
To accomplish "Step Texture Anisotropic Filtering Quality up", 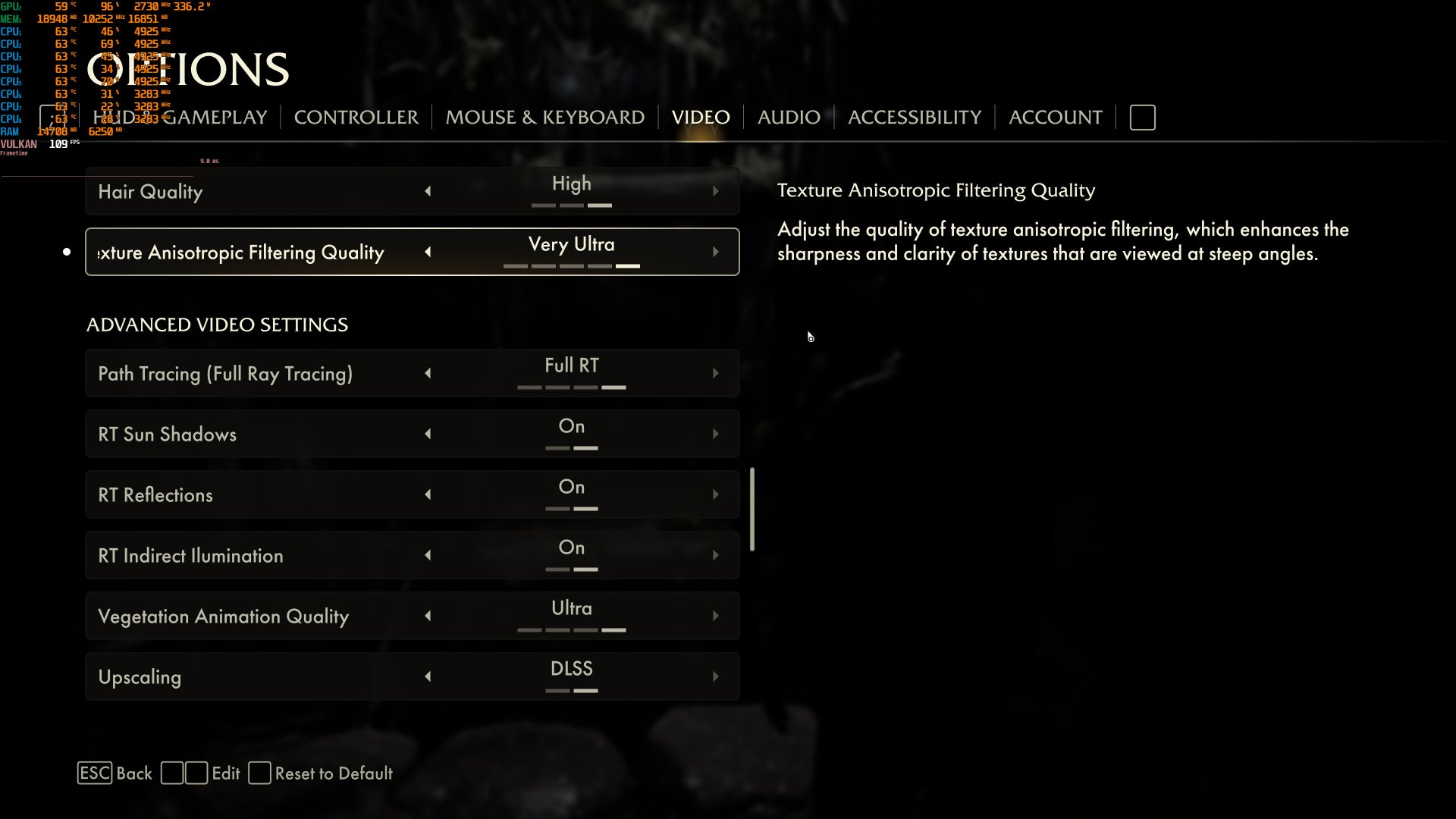I will (716, 251).
